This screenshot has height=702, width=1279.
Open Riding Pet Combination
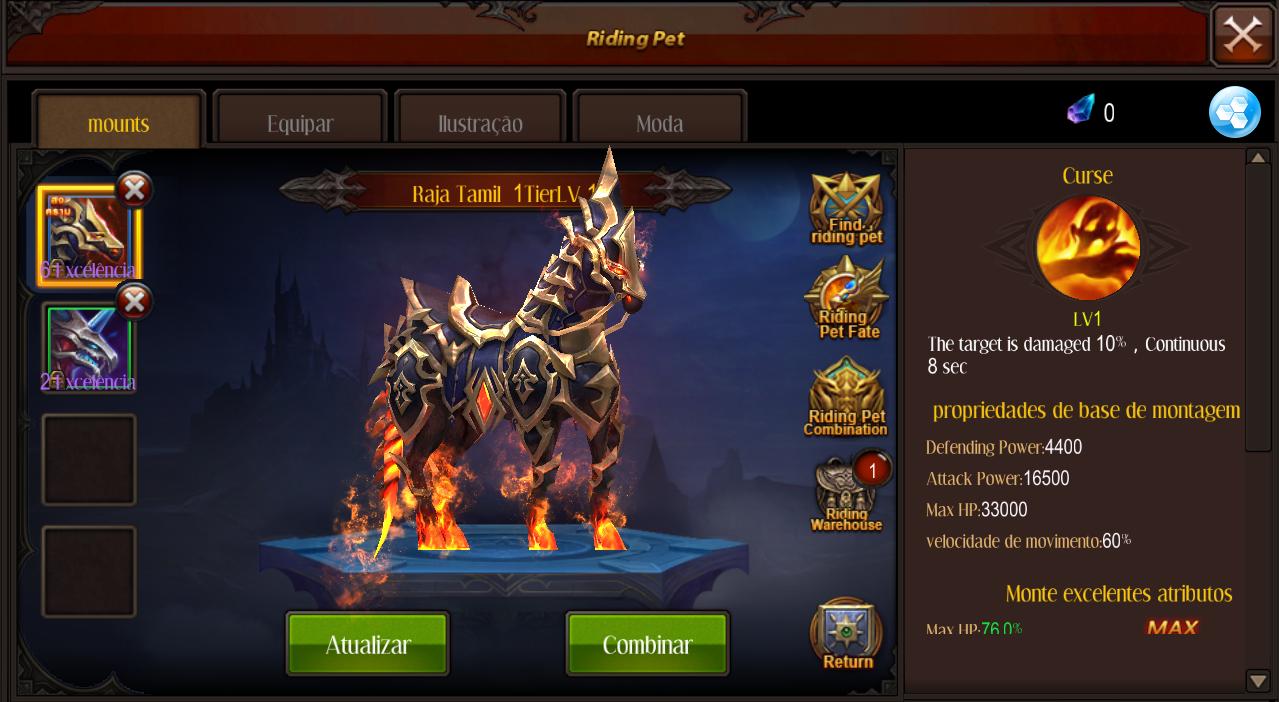pos(846,399)
